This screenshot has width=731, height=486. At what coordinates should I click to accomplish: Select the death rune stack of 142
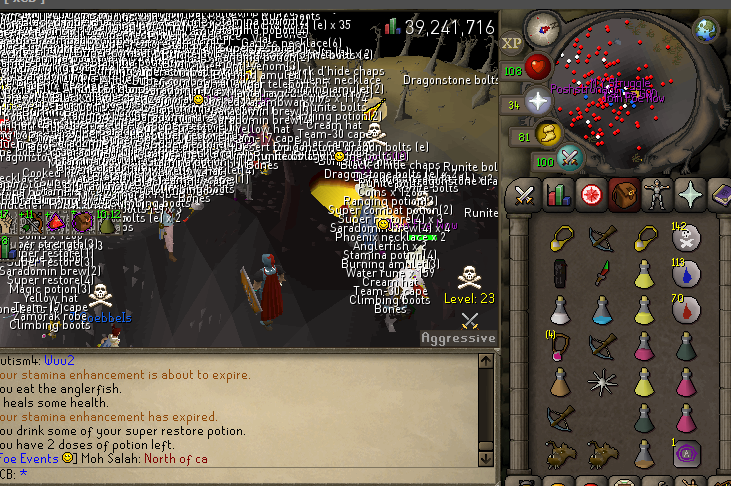coord(686,239)
